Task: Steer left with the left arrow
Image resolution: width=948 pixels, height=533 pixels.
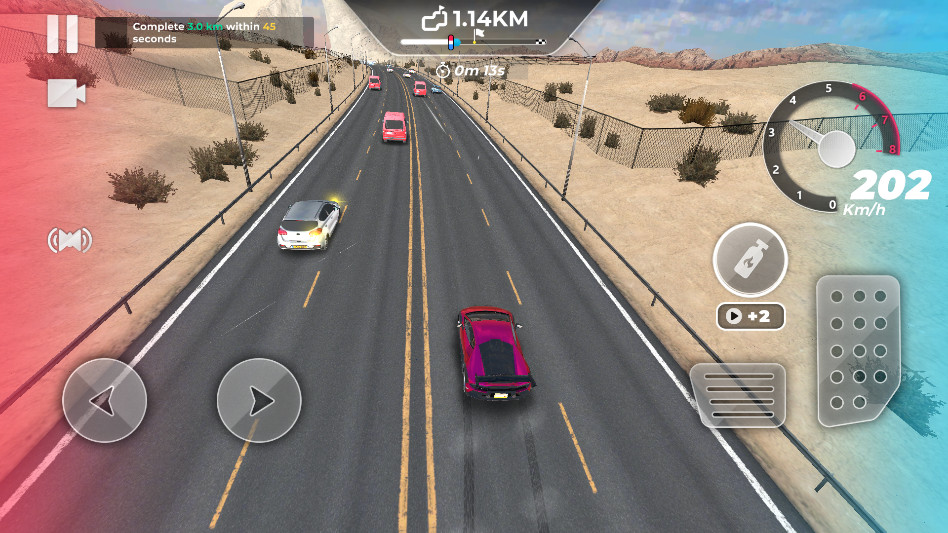Action: pos(104,401)
